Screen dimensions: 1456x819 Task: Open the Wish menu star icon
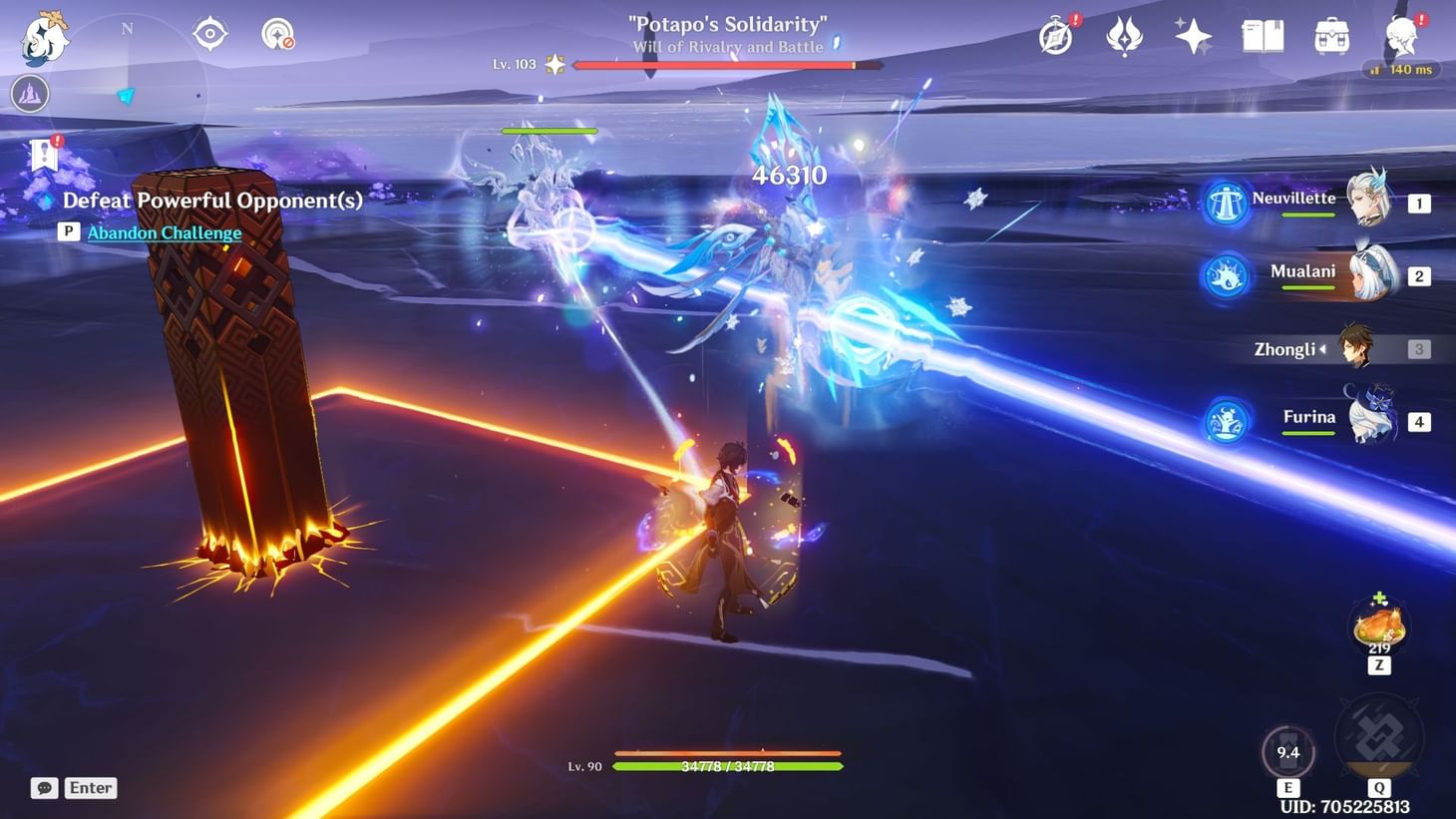point(1194,37)
